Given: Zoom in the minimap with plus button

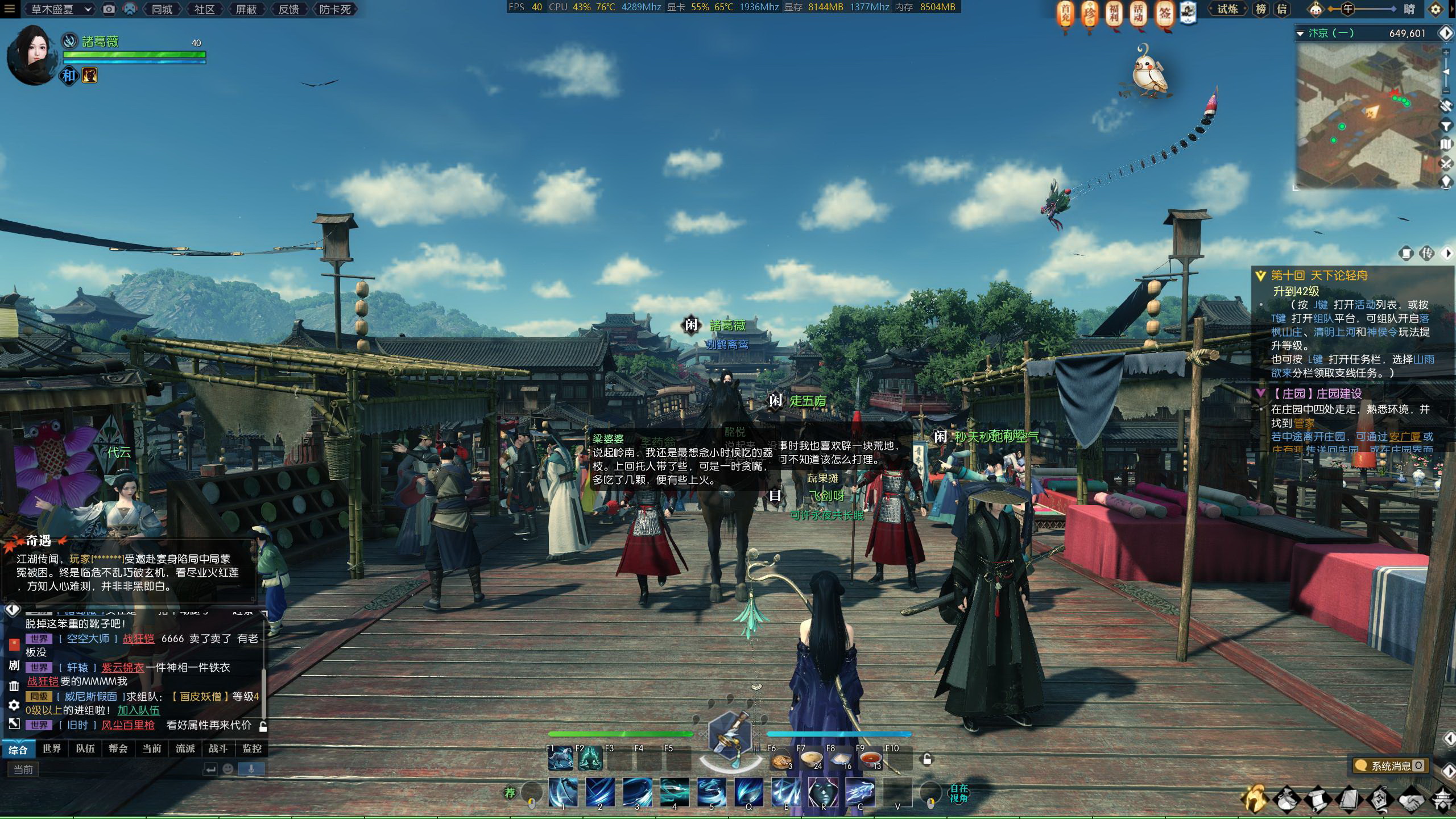Looking at the screenshot, I should 1446,52.
